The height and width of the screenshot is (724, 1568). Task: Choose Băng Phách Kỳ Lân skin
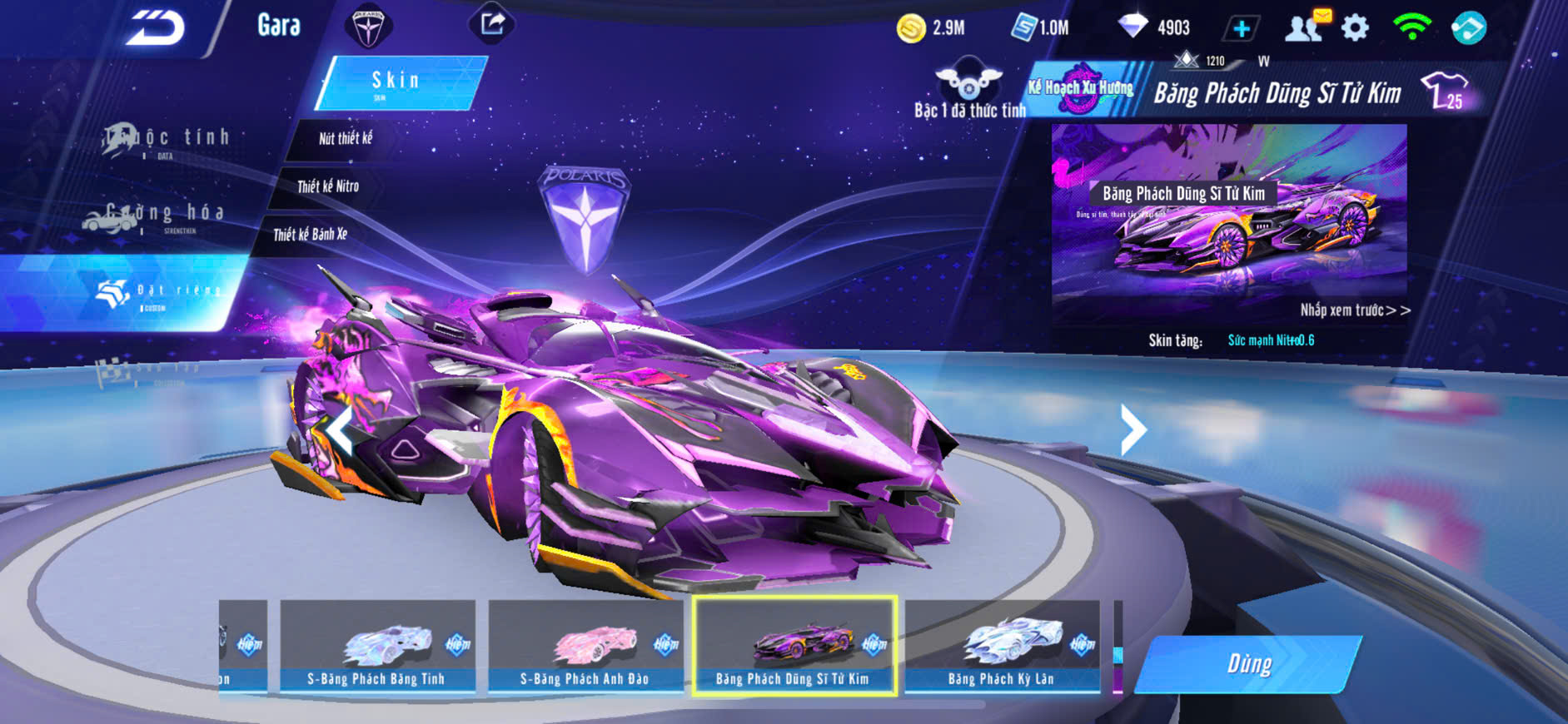click(x=1001, y=647)
